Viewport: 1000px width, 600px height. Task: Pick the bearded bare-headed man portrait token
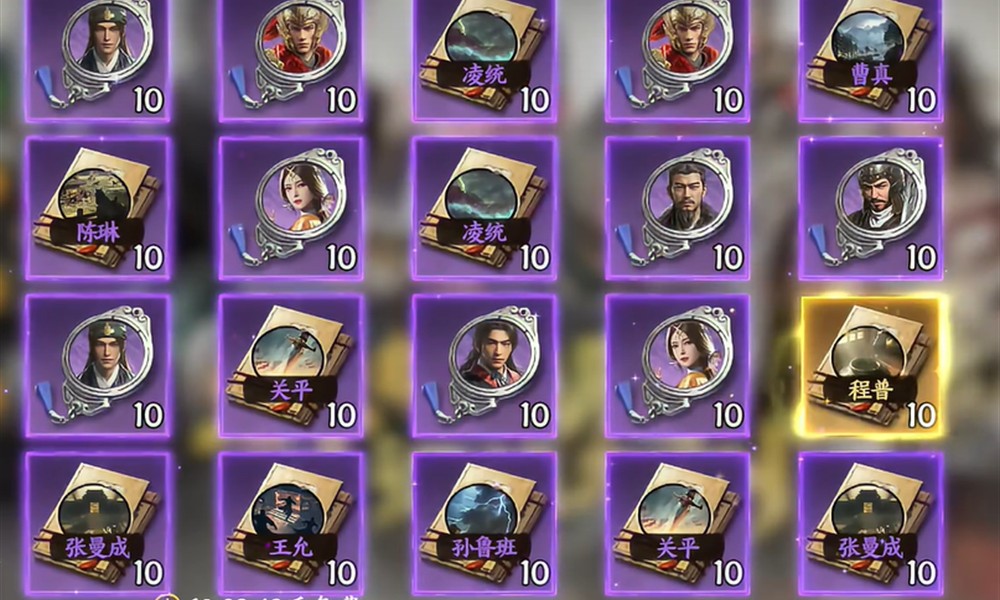[678, 208]
